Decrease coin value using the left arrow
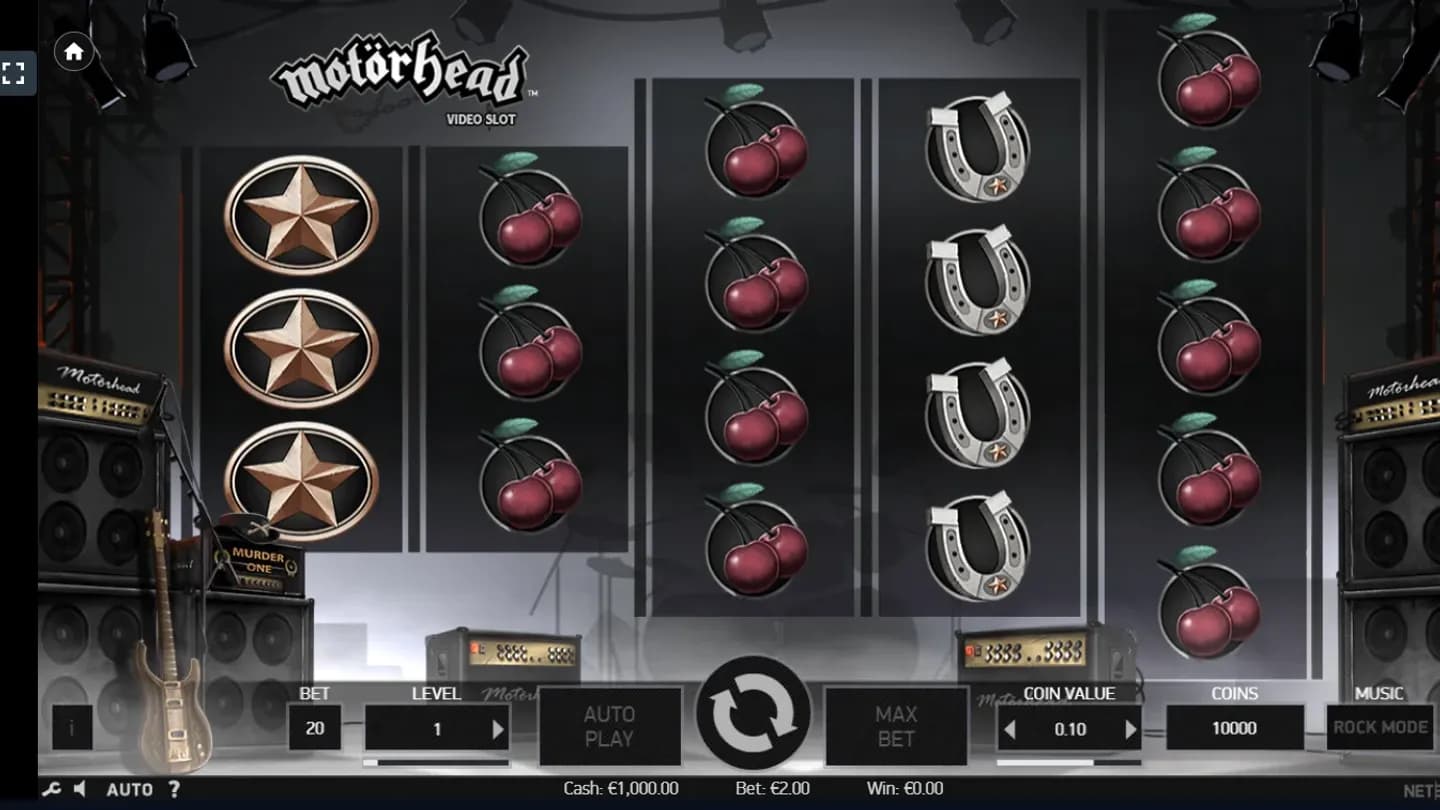The height and width of the screenshot is (810, 1440). coord(1011,728)
